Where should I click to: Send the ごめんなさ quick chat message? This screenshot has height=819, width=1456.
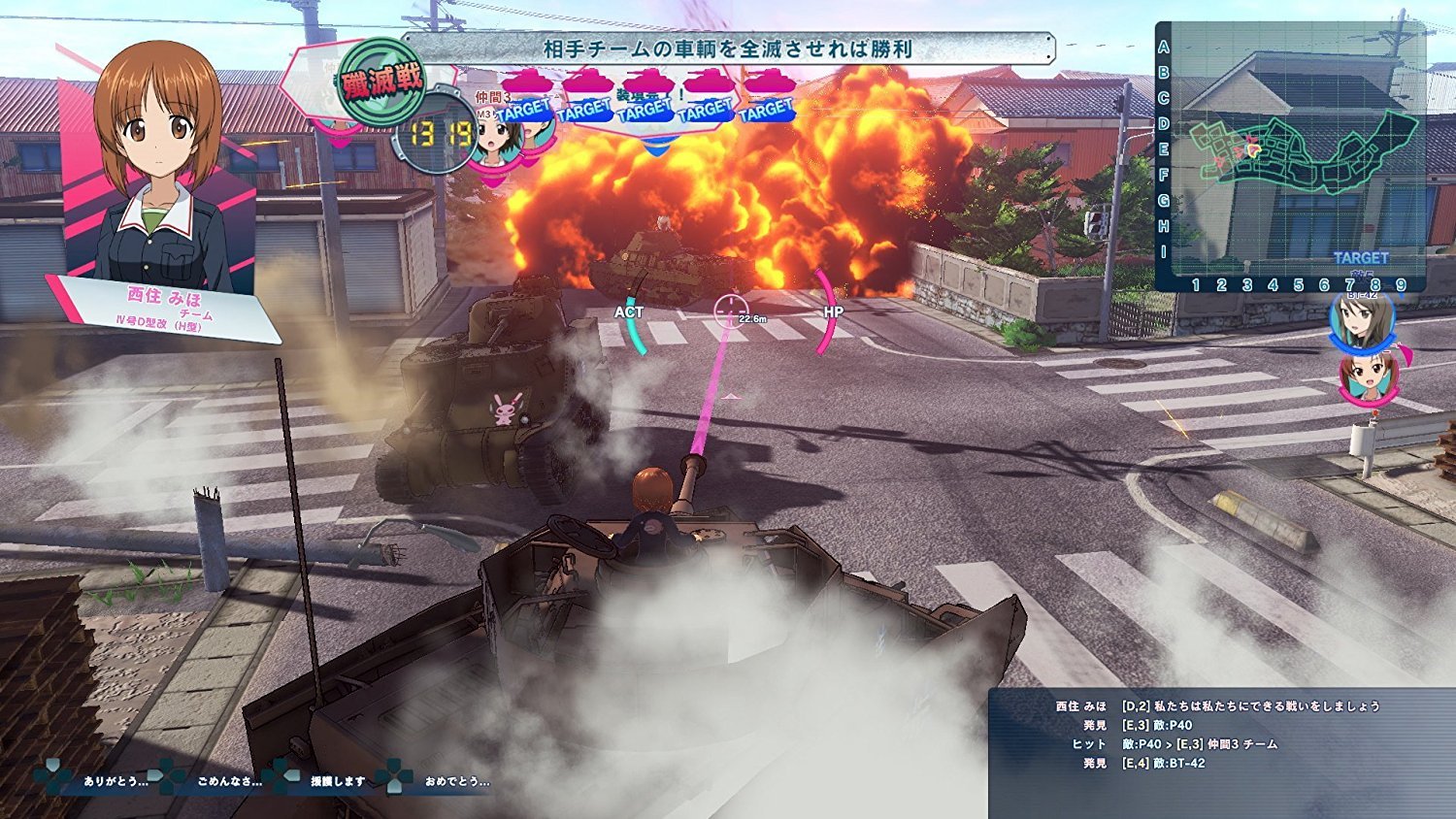point(228,781)
